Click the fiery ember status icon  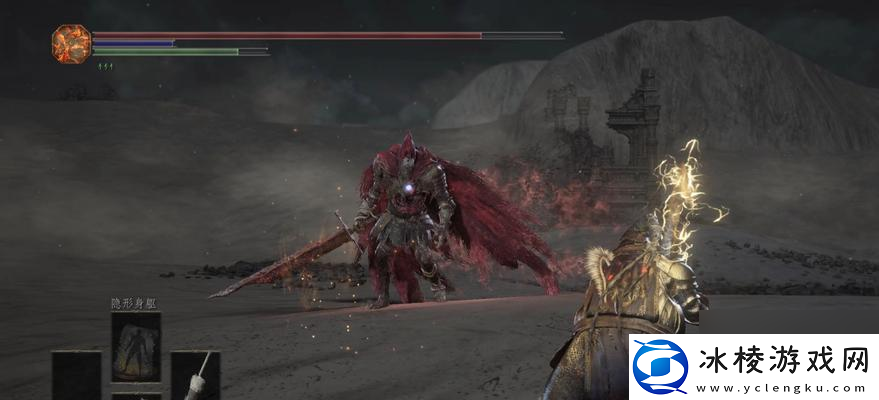(71, 41)
